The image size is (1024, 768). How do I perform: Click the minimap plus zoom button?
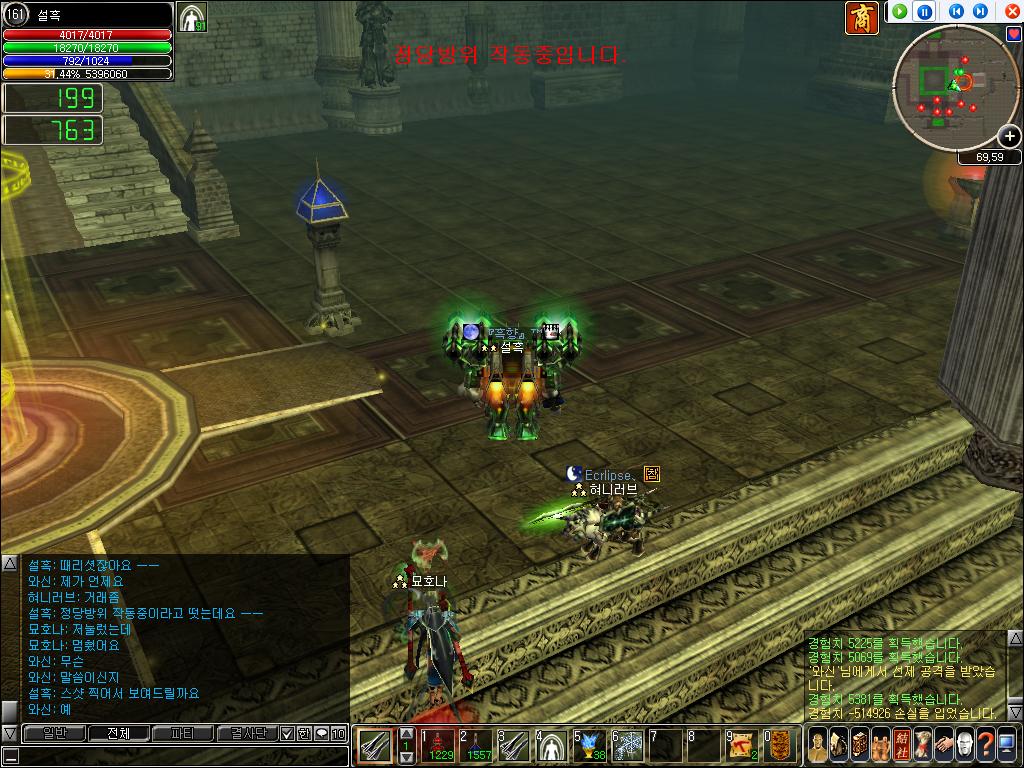[x=1008, y=137]
